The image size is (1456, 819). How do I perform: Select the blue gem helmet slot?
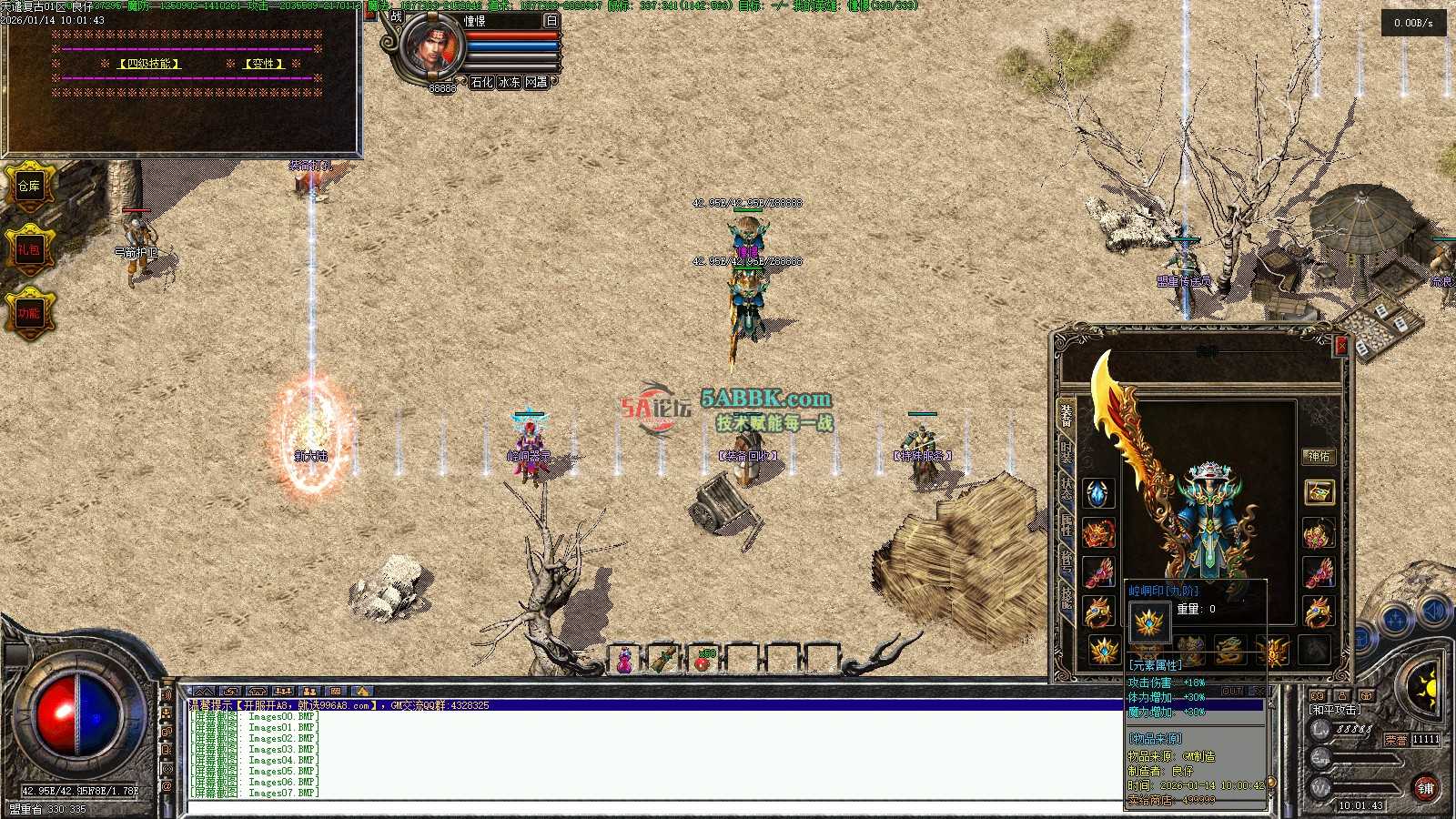tap(1098, 493)
